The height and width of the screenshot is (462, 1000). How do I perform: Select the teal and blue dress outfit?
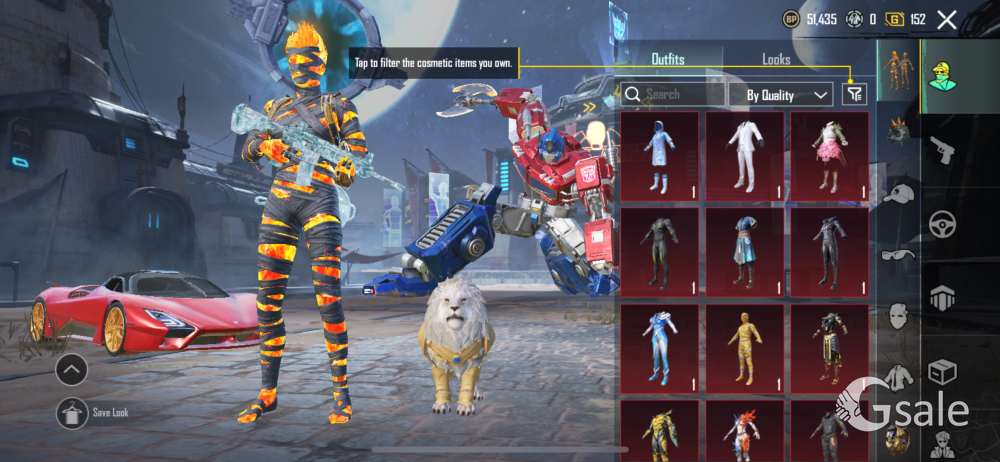744,252
